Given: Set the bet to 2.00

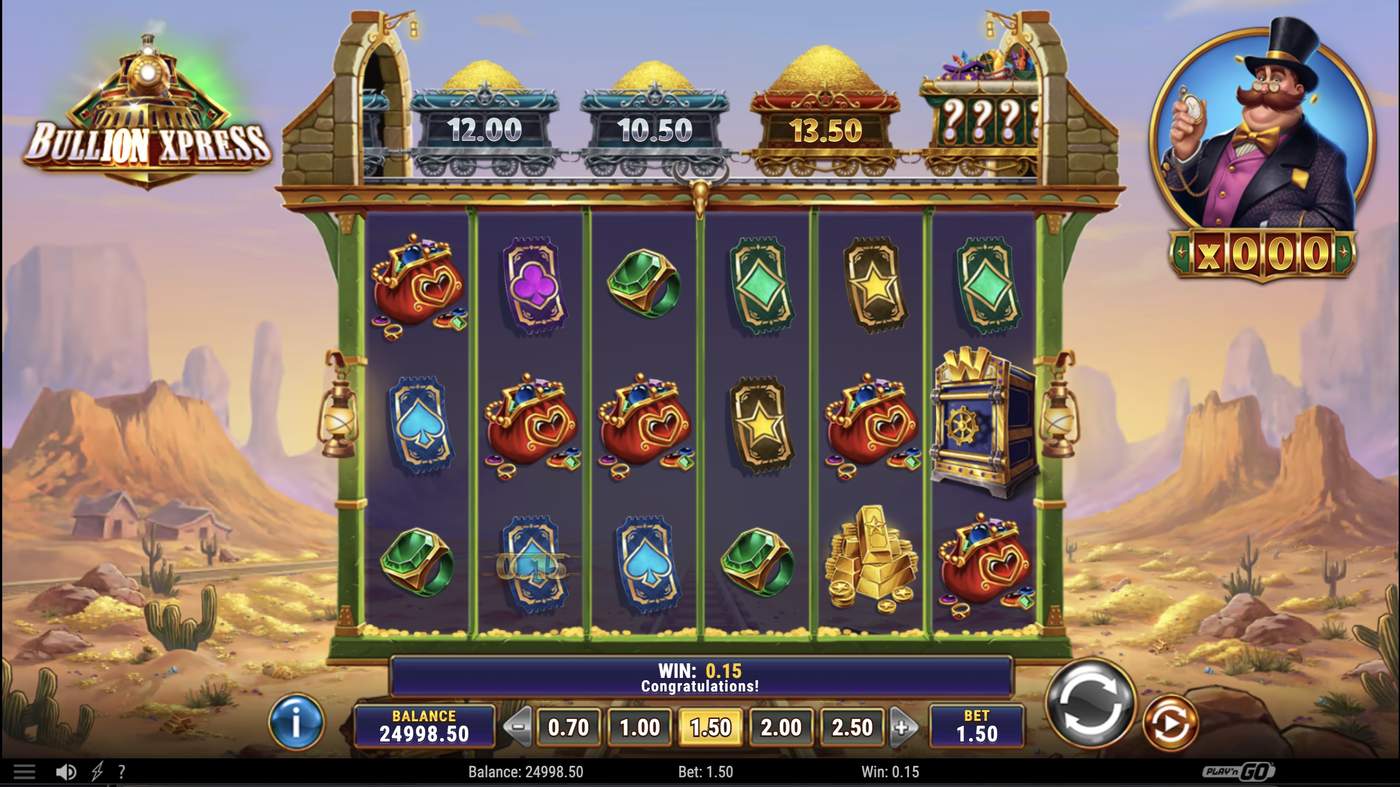Looking at the screenshot, I should coord(781,727).
